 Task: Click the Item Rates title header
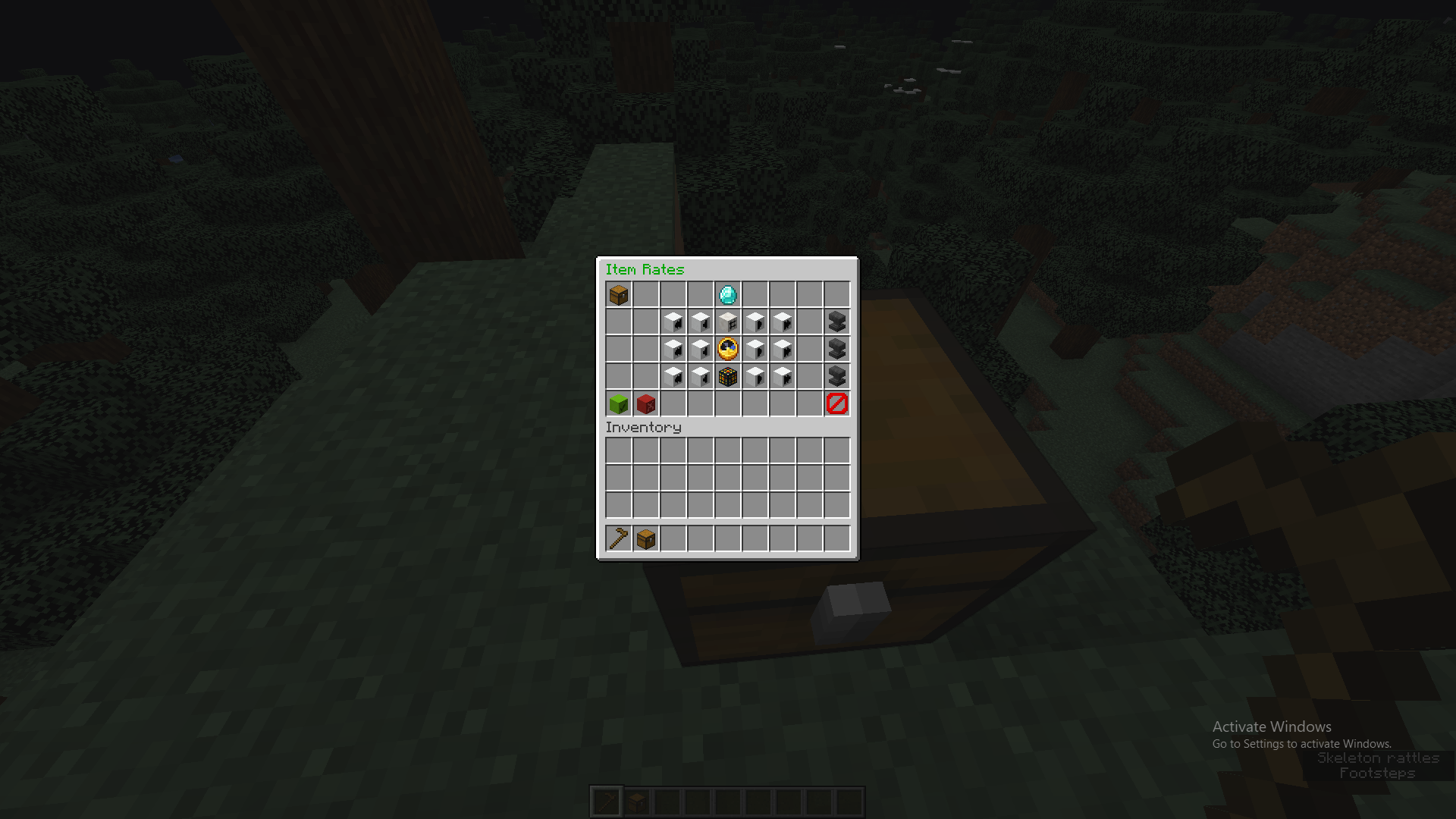(644, 270)
